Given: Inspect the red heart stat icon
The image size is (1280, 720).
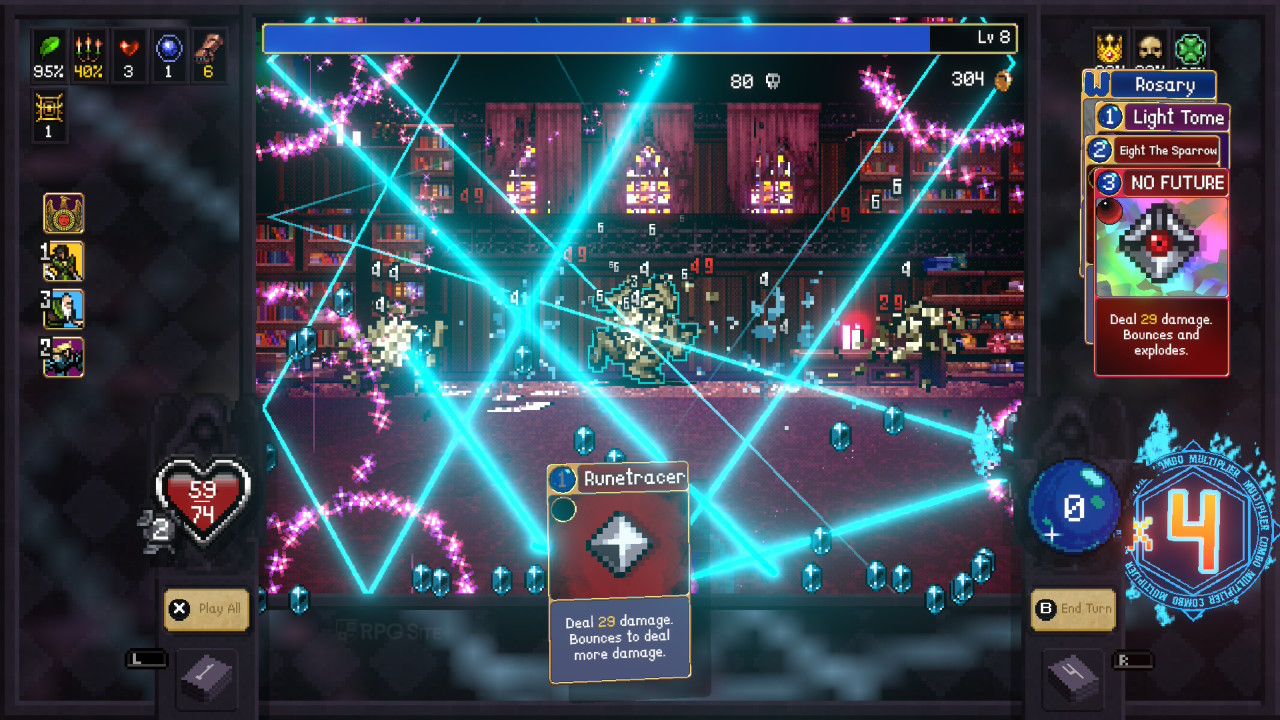Looking at the screenshot, I should tap(129, 48).
